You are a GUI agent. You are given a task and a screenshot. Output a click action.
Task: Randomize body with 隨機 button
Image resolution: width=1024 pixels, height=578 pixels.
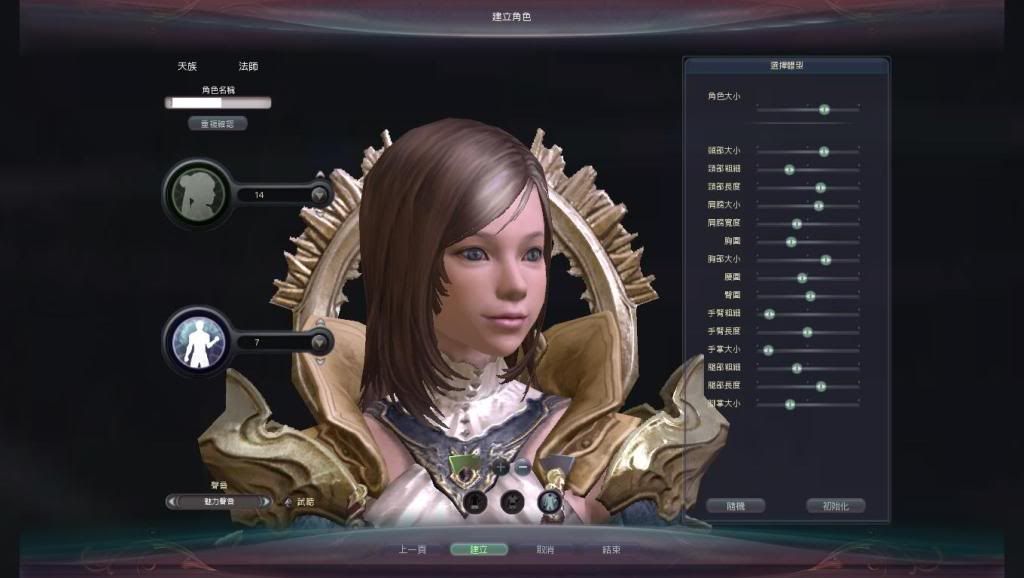point(735,506)
